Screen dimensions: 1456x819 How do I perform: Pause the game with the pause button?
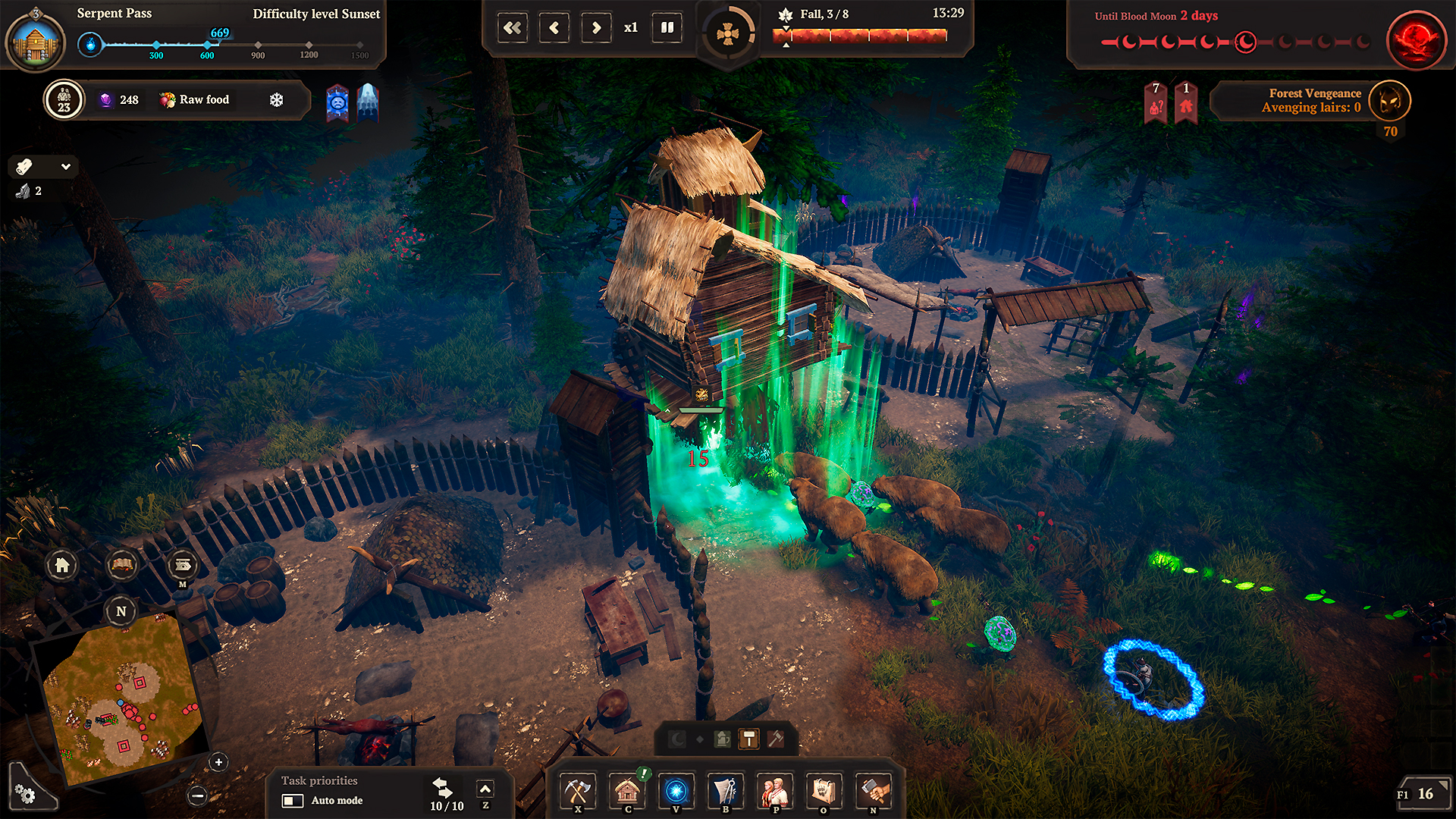[x=666, y=27]
